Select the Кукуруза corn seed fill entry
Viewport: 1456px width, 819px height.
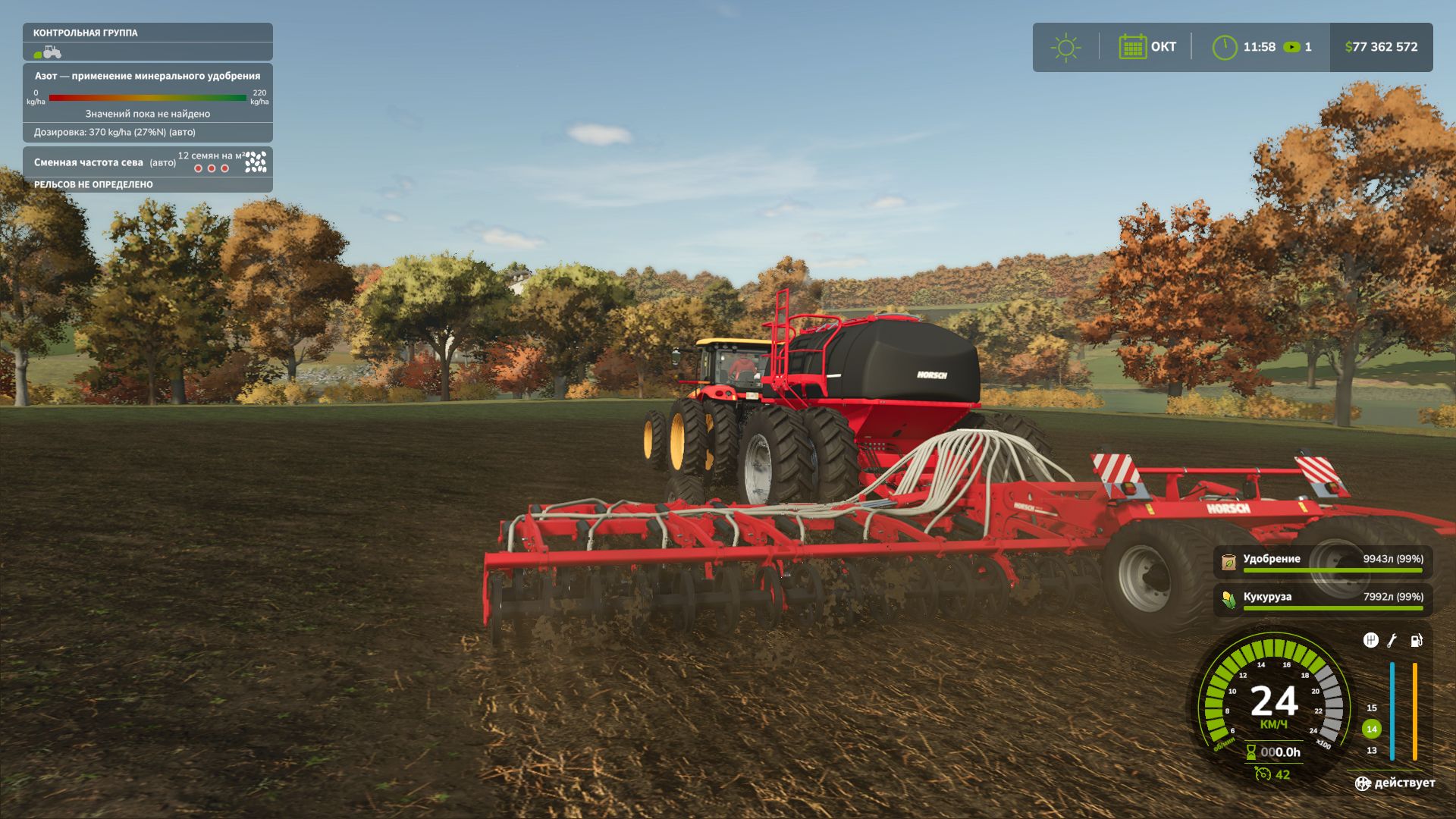(1323, 599)
